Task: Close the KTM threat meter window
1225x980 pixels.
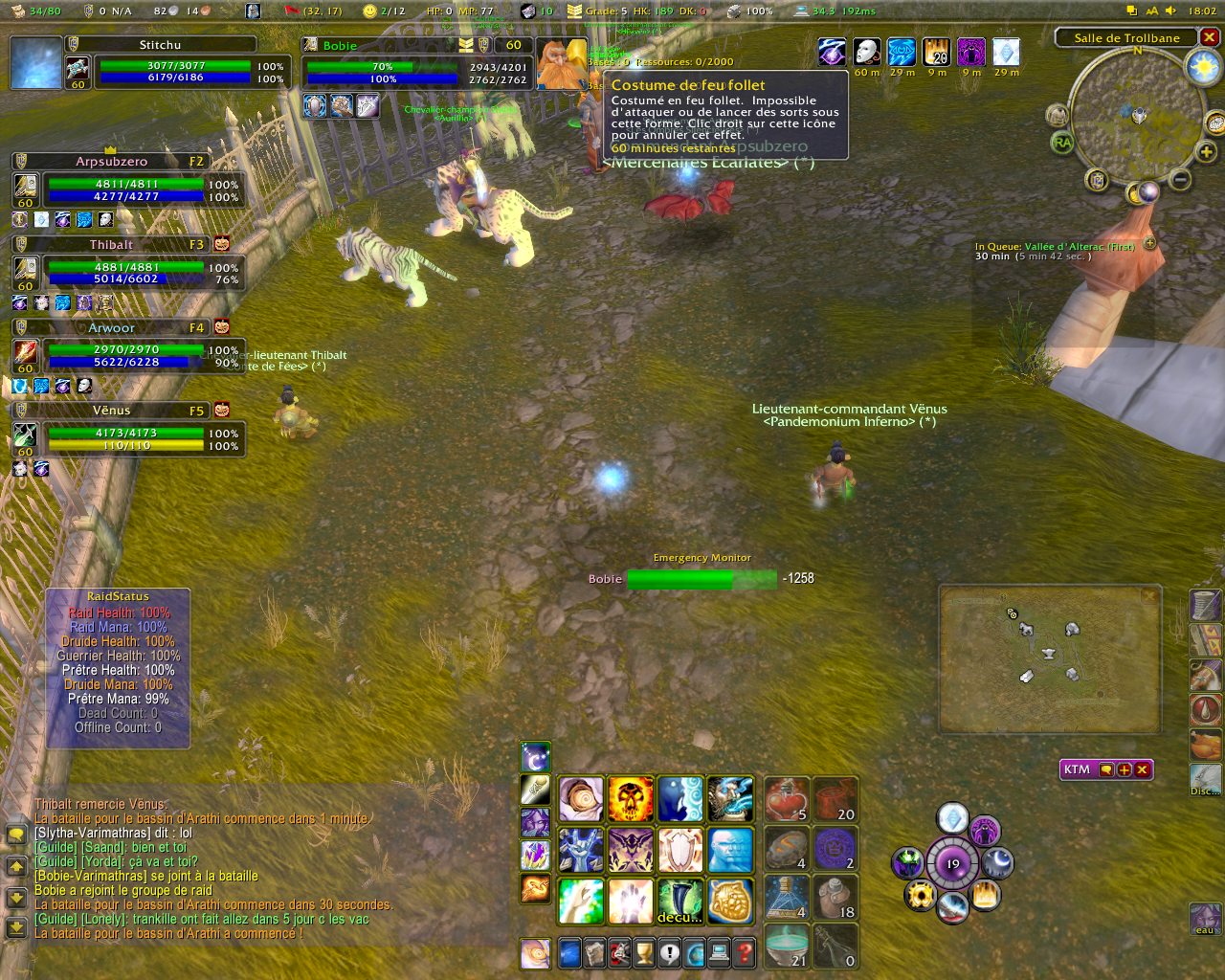Action: coord(1142,769)
